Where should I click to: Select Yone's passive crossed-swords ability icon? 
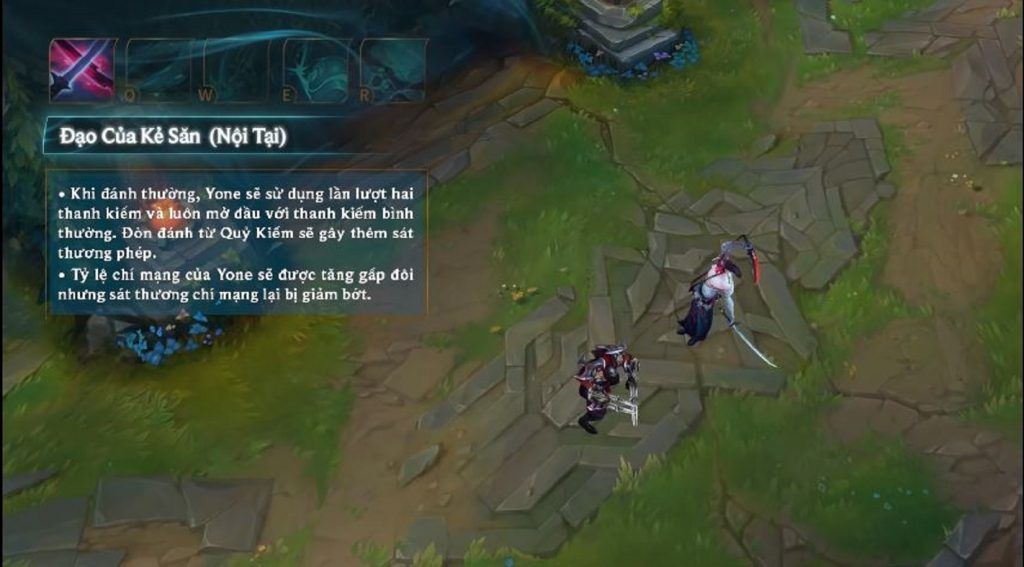pos(82,70)
